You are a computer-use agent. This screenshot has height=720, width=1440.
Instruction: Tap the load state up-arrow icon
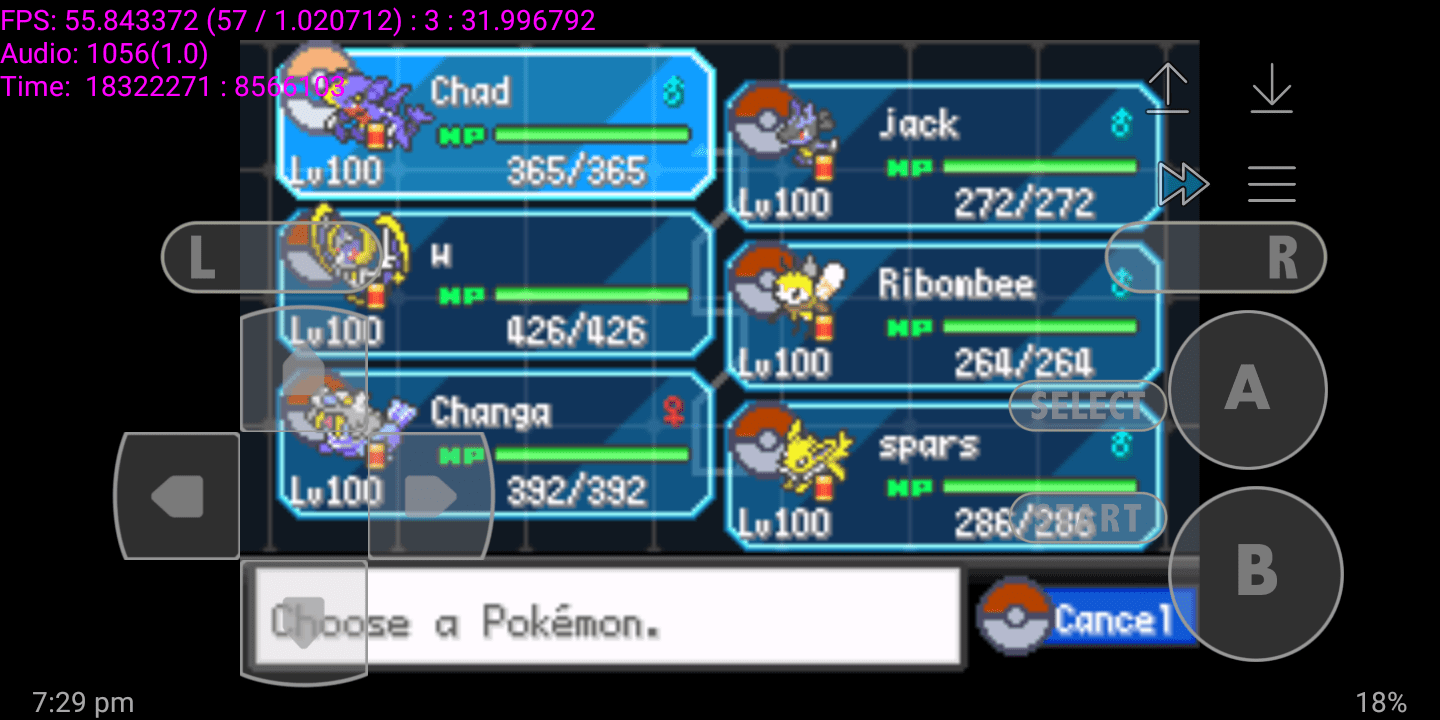click(1167, 88)
